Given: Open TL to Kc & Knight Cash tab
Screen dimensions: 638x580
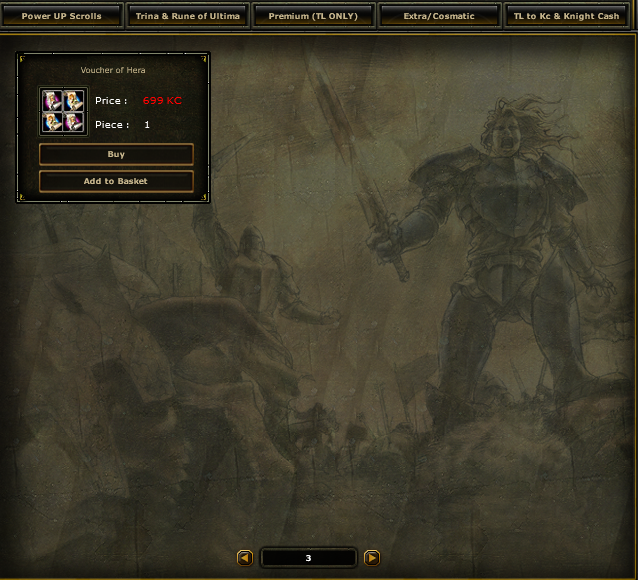Looking at the screenshot, I should [x=565, y=16].
